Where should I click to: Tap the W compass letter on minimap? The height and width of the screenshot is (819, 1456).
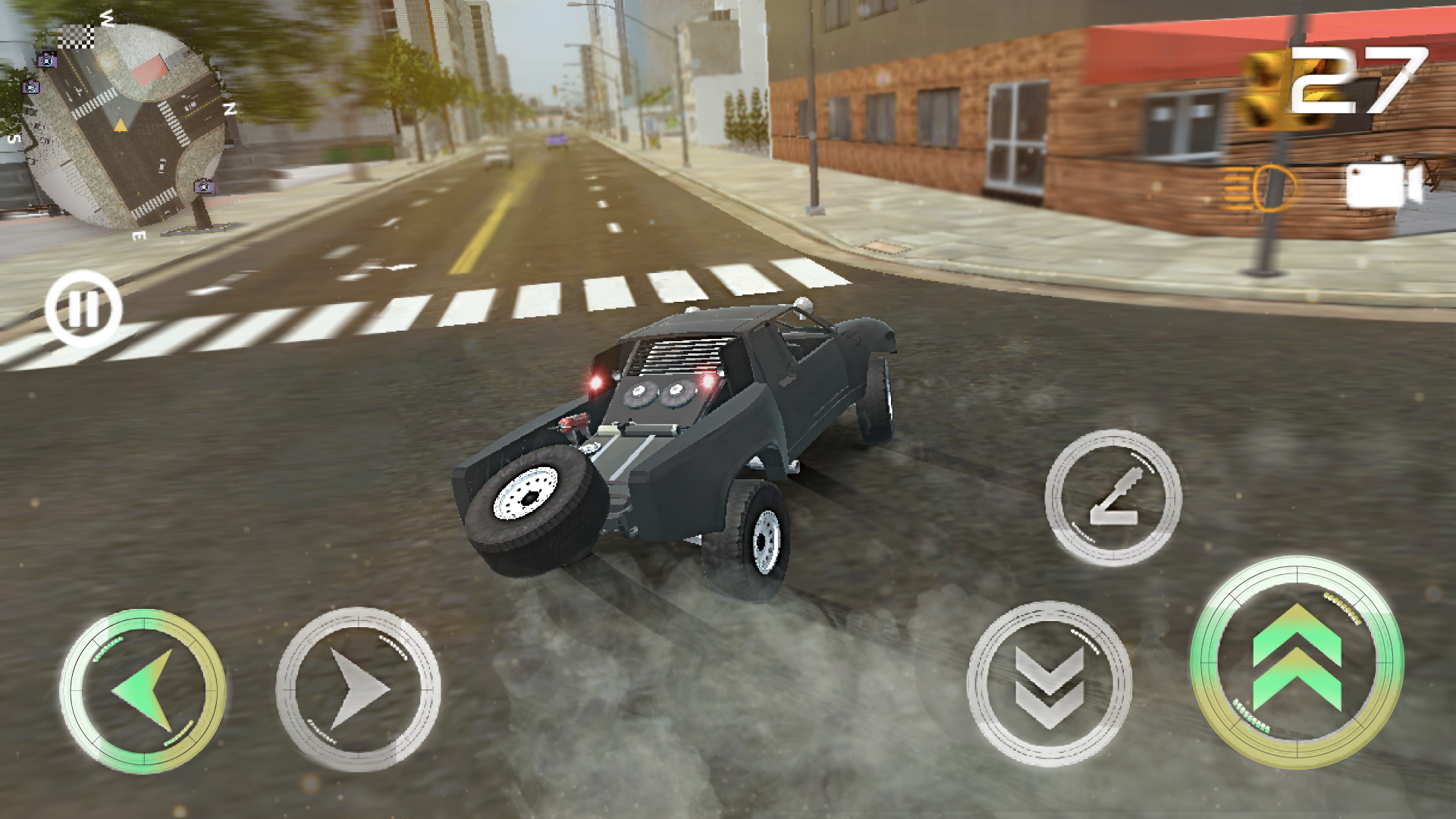pos(106,18)
